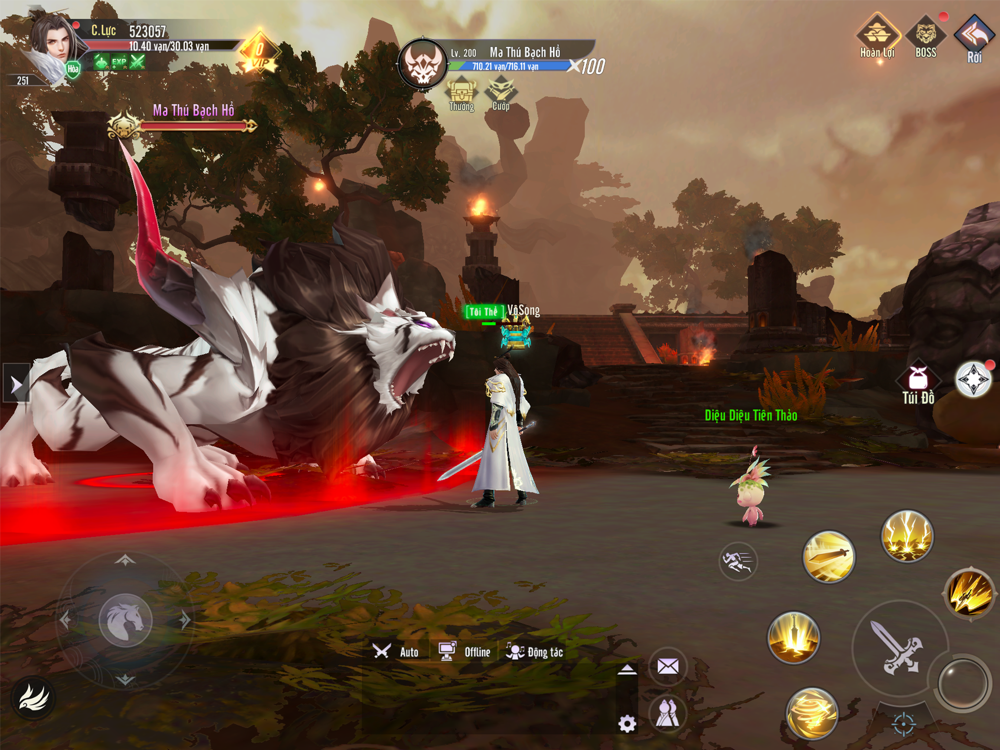Open the social friends icon
Viewport: 1000px width, 750px height.
668,714
